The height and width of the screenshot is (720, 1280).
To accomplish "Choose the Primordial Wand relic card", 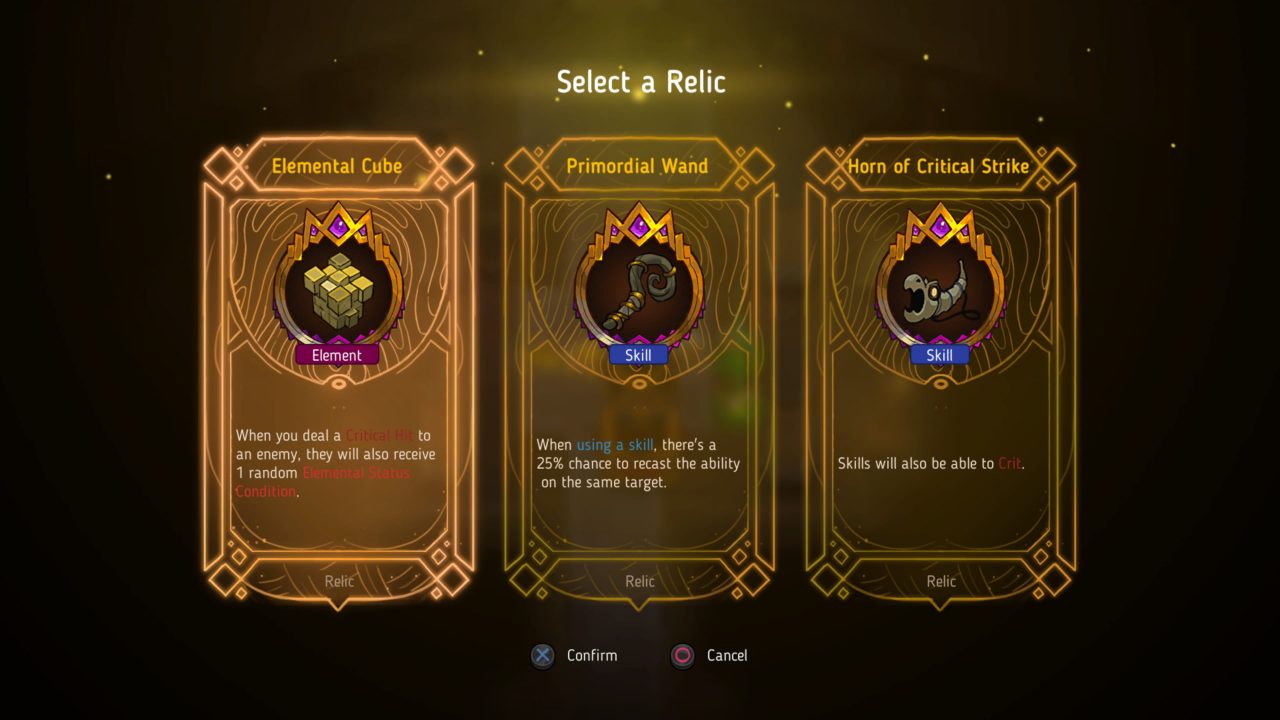I will 639,372.
